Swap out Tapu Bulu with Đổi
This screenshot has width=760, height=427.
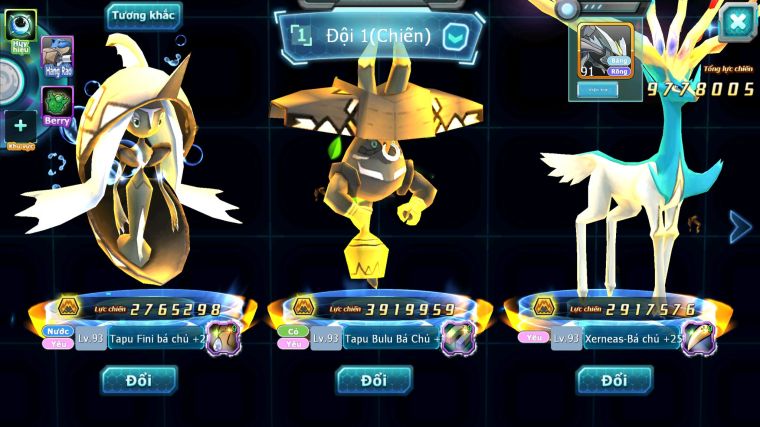[373, 380]
